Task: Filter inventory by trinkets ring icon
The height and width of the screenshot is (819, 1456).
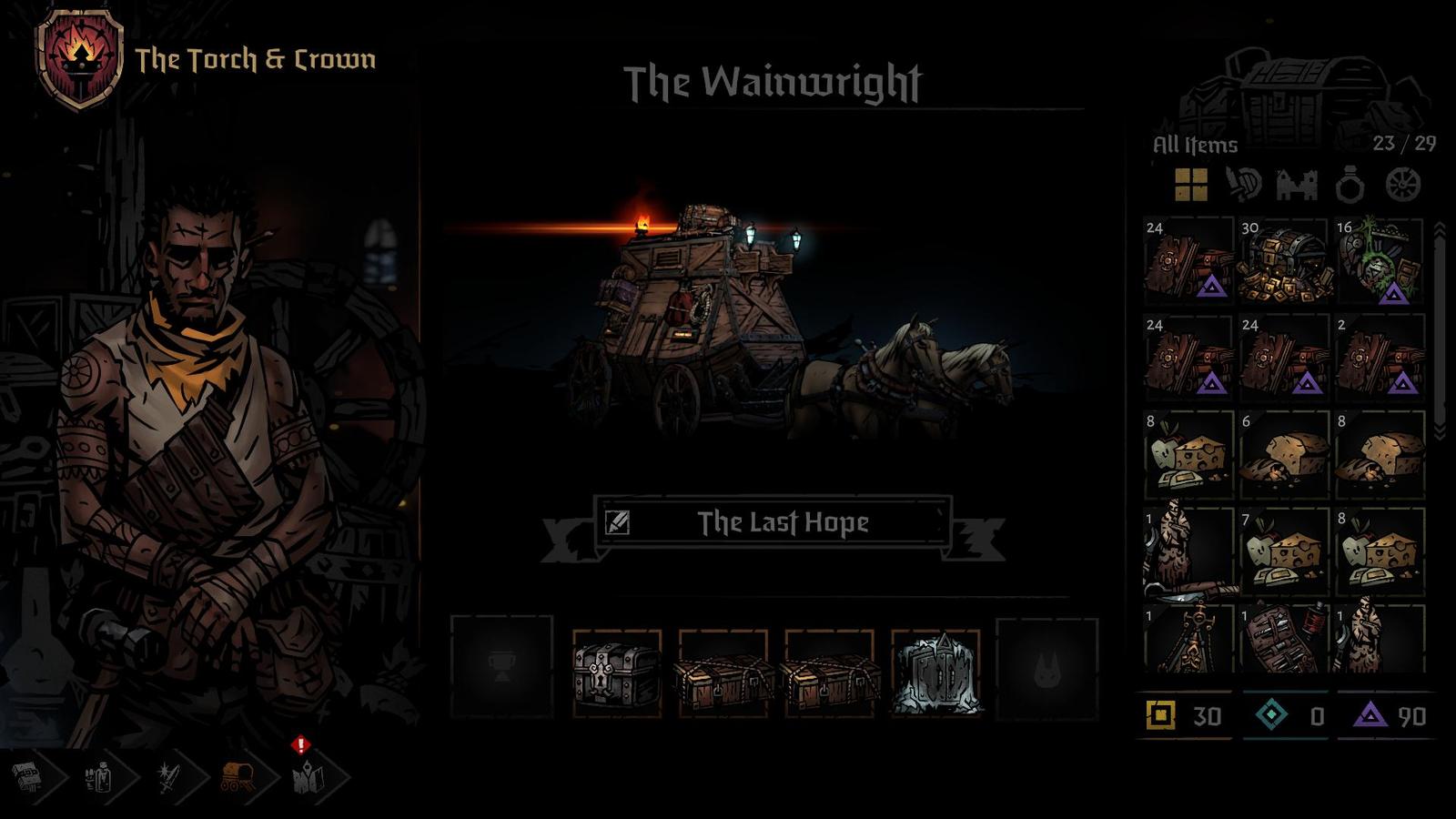Action: pyautogui.click(x=1350, y=187)
